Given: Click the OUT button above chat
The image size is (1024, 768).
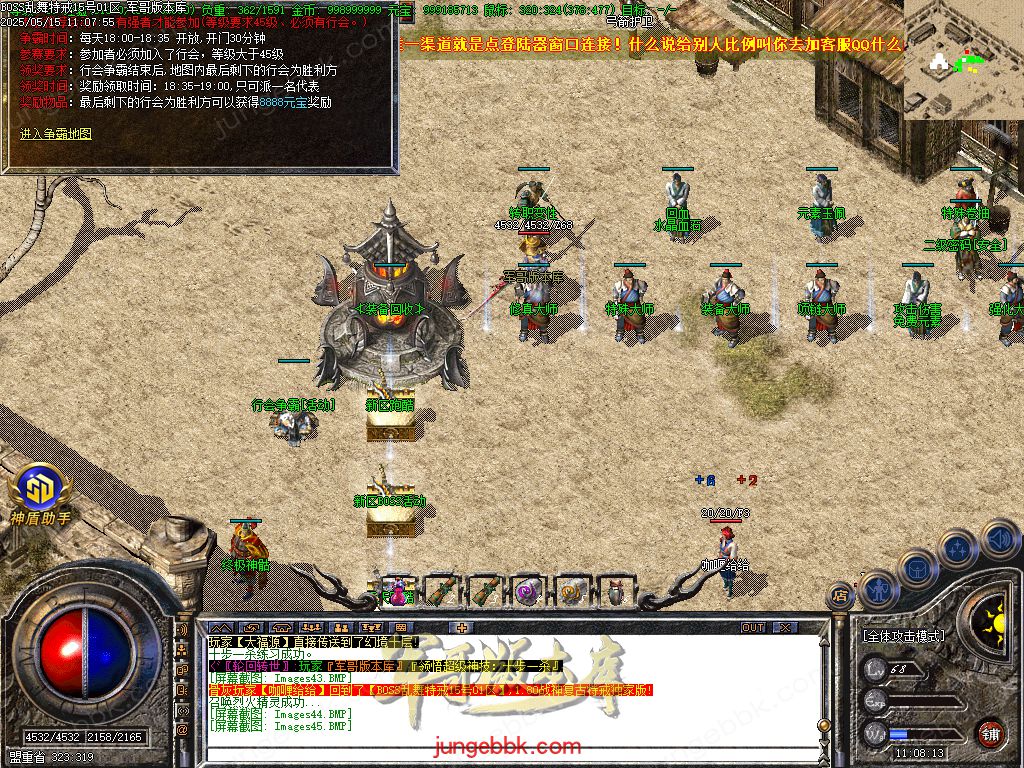Looking at the screenshot, I should point(753,627).
